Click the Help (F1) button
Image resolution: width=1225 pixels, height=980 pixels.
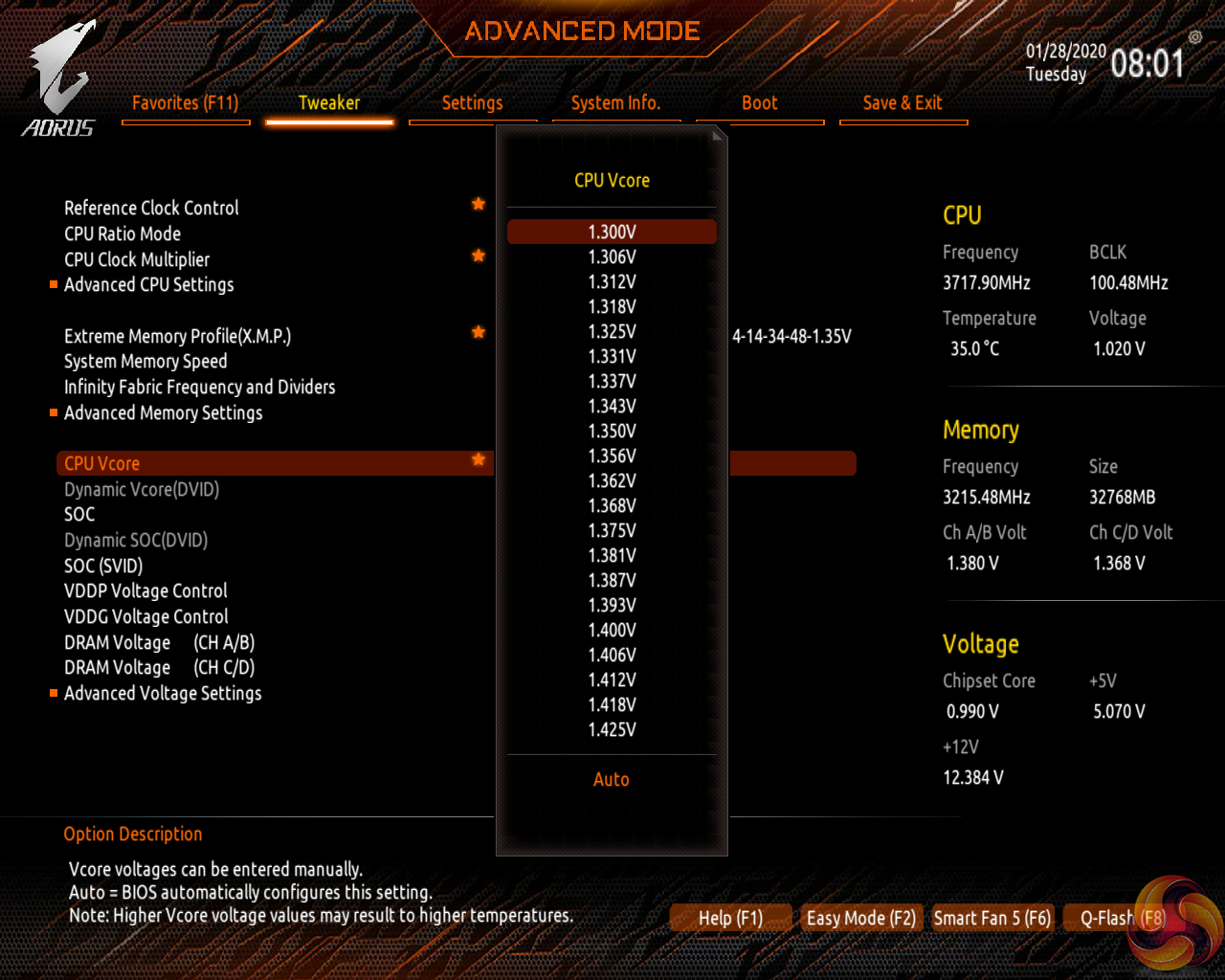(730, 918)
